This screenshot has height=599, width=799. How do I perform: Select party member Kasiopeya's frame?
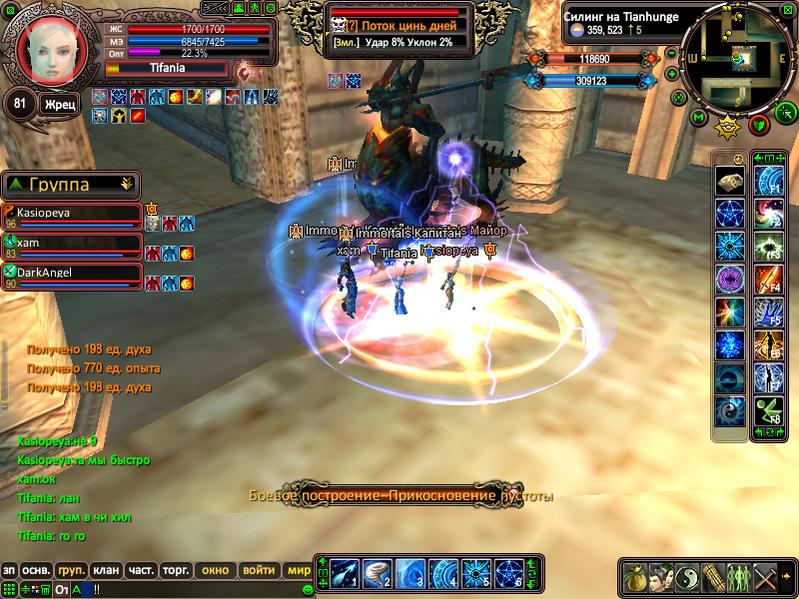72,217
